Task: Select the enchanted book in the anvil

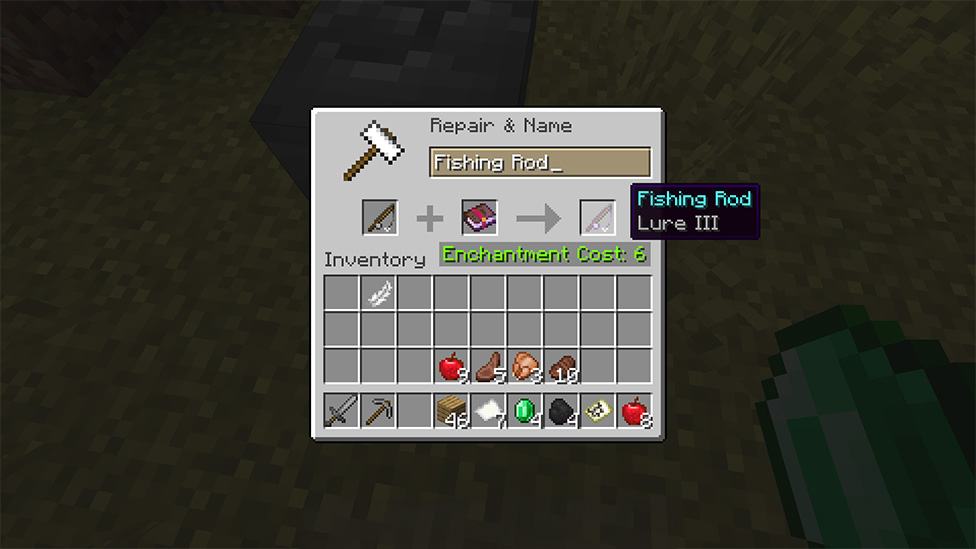Action: coord(480,217)
